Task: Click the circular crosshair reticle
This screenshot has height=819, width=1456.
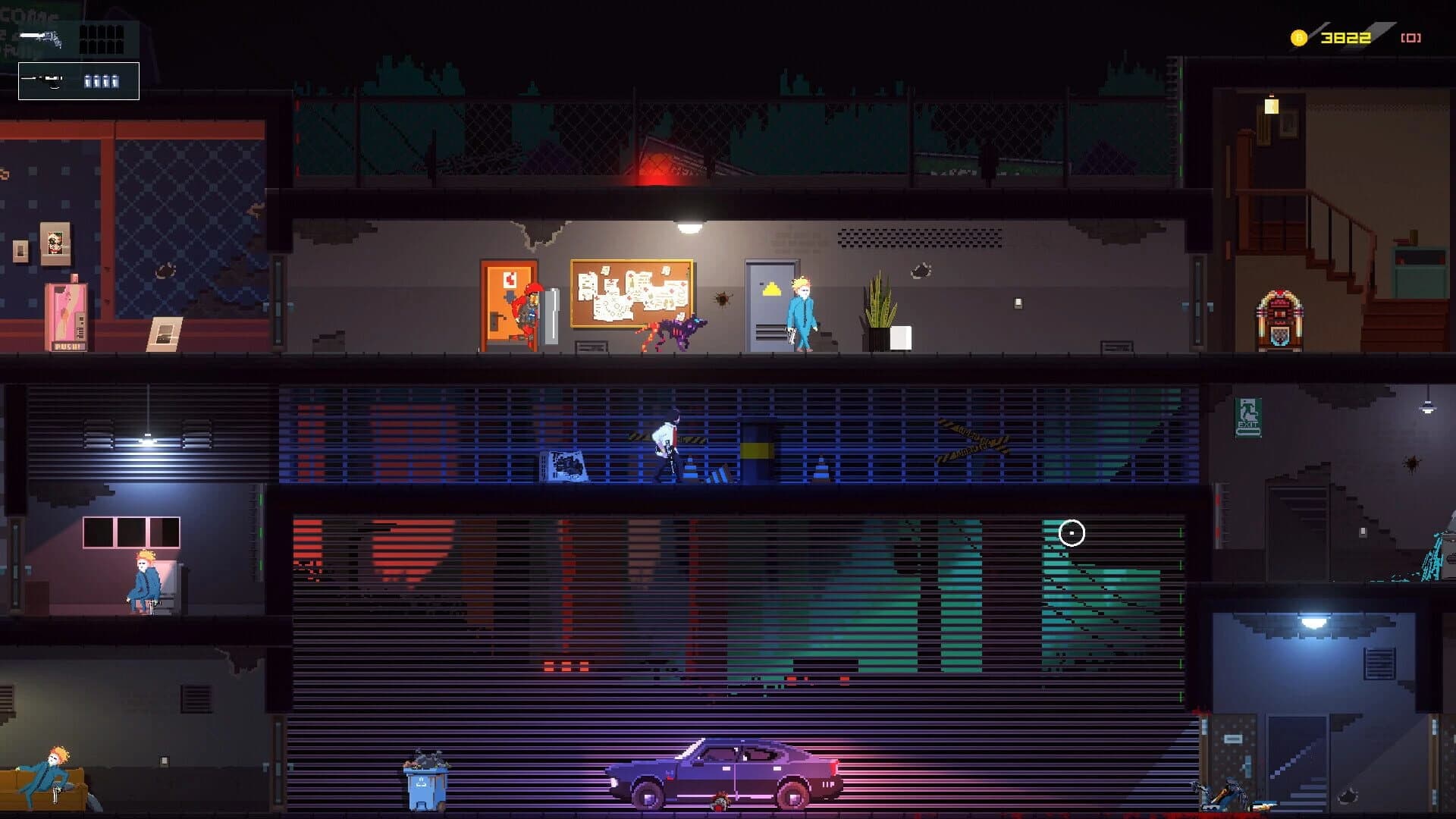Action: pyautogui.click(x=1072, y=534)
